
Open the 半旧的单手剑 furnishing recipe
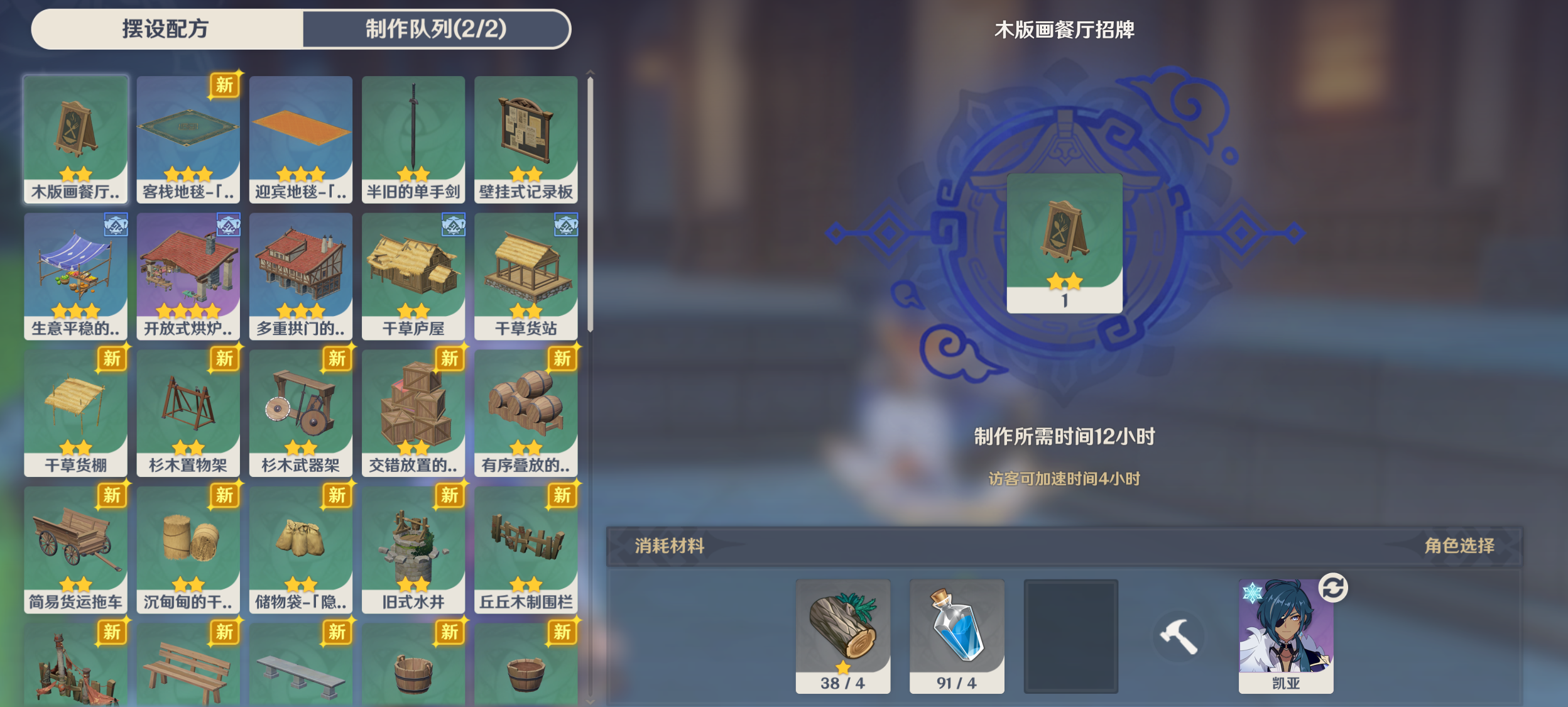[414, 138]
